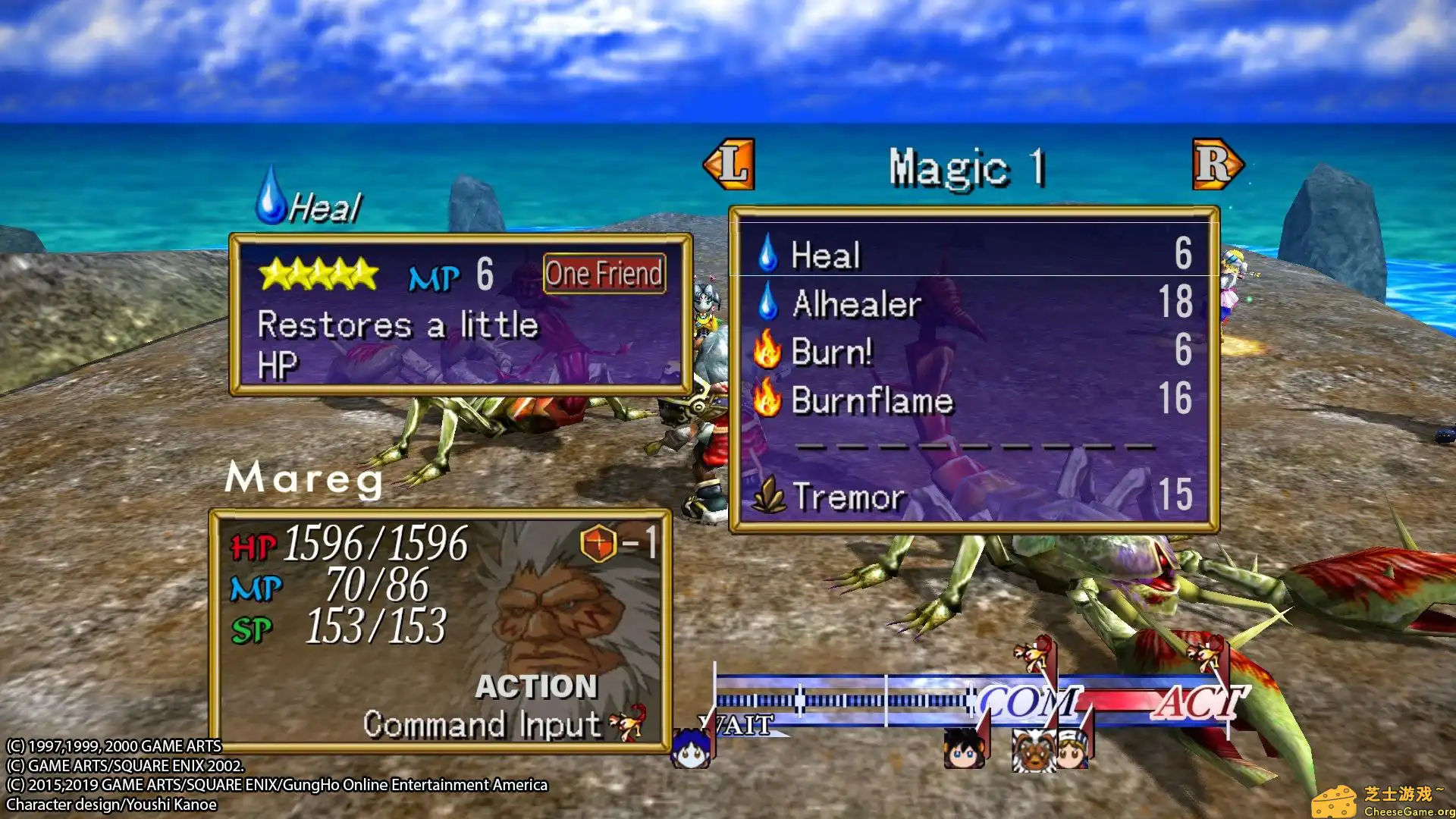Open the previous spell page with the L arrow
The height and width of the screenshot is (819, 1456).
(x=732, y=165)
